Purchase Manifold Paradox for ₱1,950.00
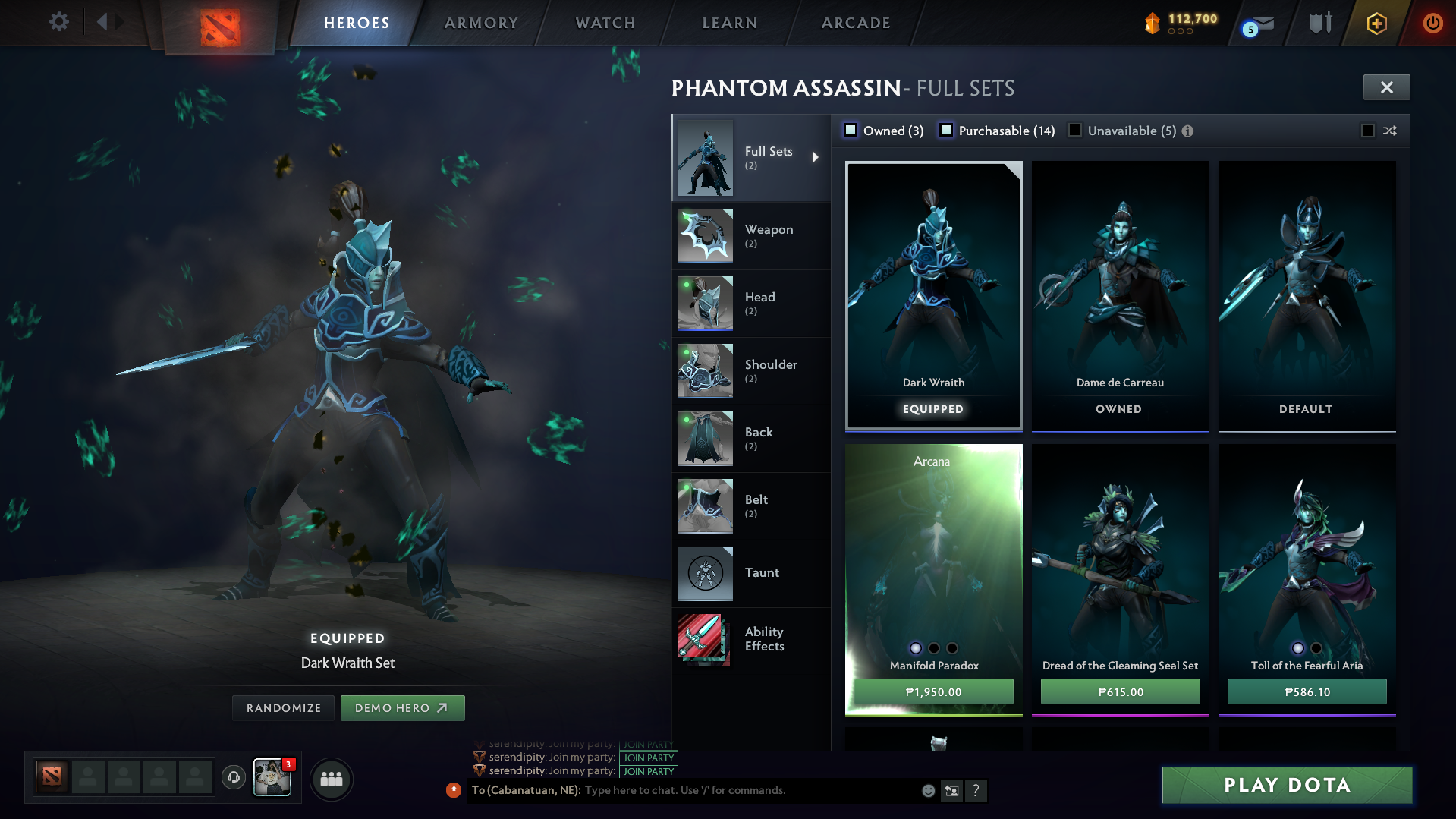 pyautogui.click(x=932, y=691)
